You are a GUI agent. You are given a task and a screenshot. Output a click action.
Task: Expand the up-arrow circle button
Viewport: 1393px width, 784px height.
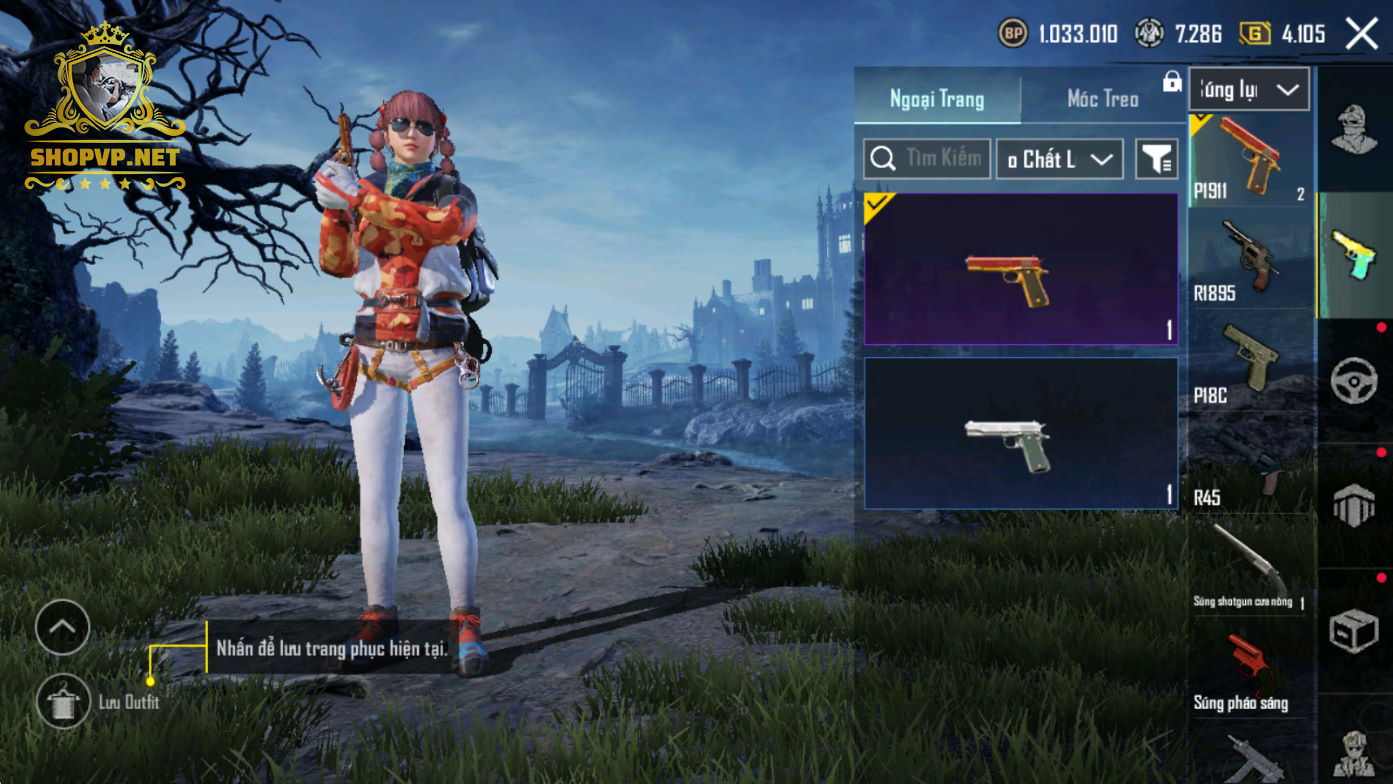tap(62, 628)
